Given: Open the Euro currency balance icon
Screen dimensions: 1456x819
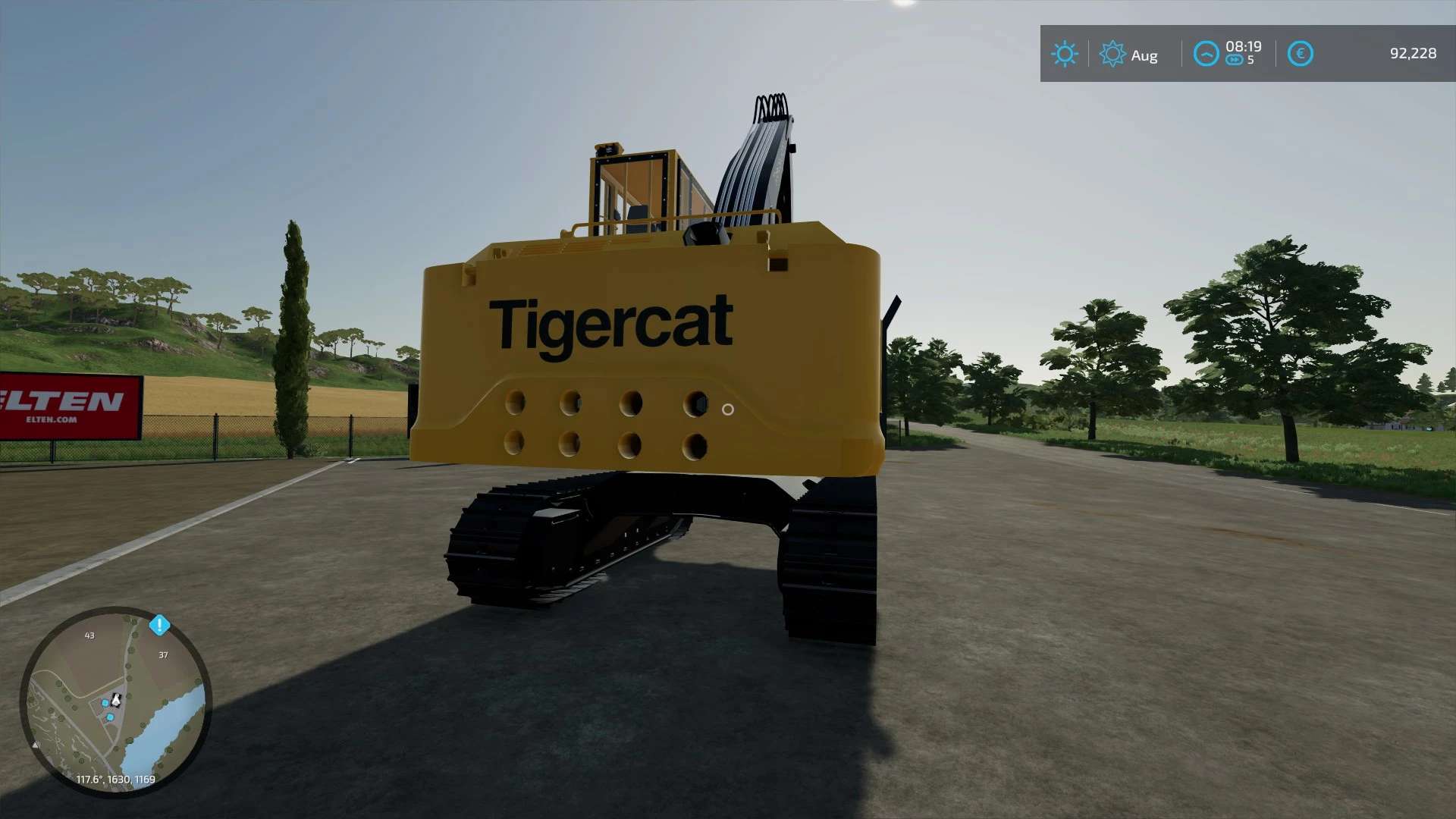Looking at the screenshot, I should point(1301,53).
